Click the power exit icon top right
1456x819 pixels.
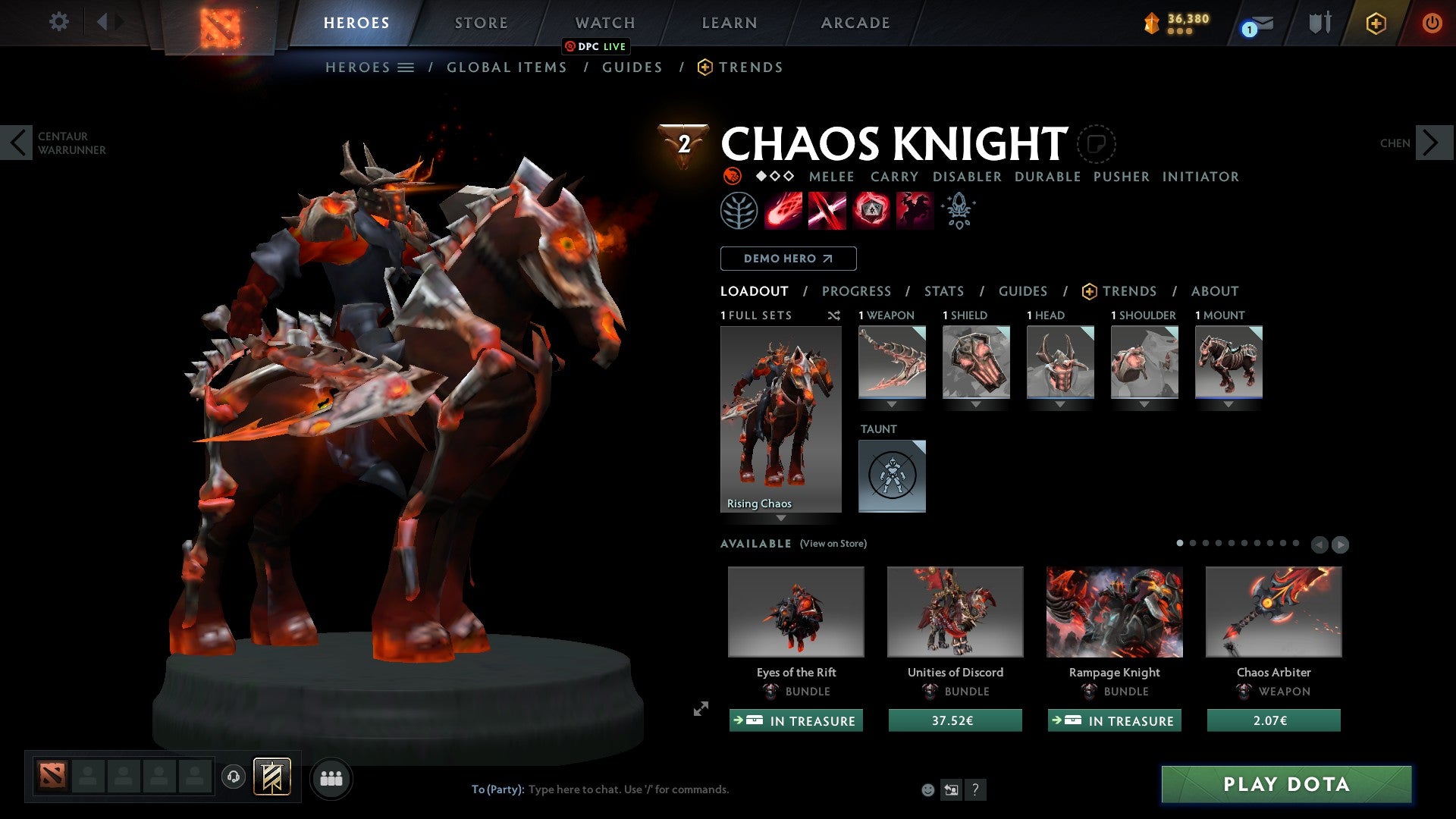1433,22
